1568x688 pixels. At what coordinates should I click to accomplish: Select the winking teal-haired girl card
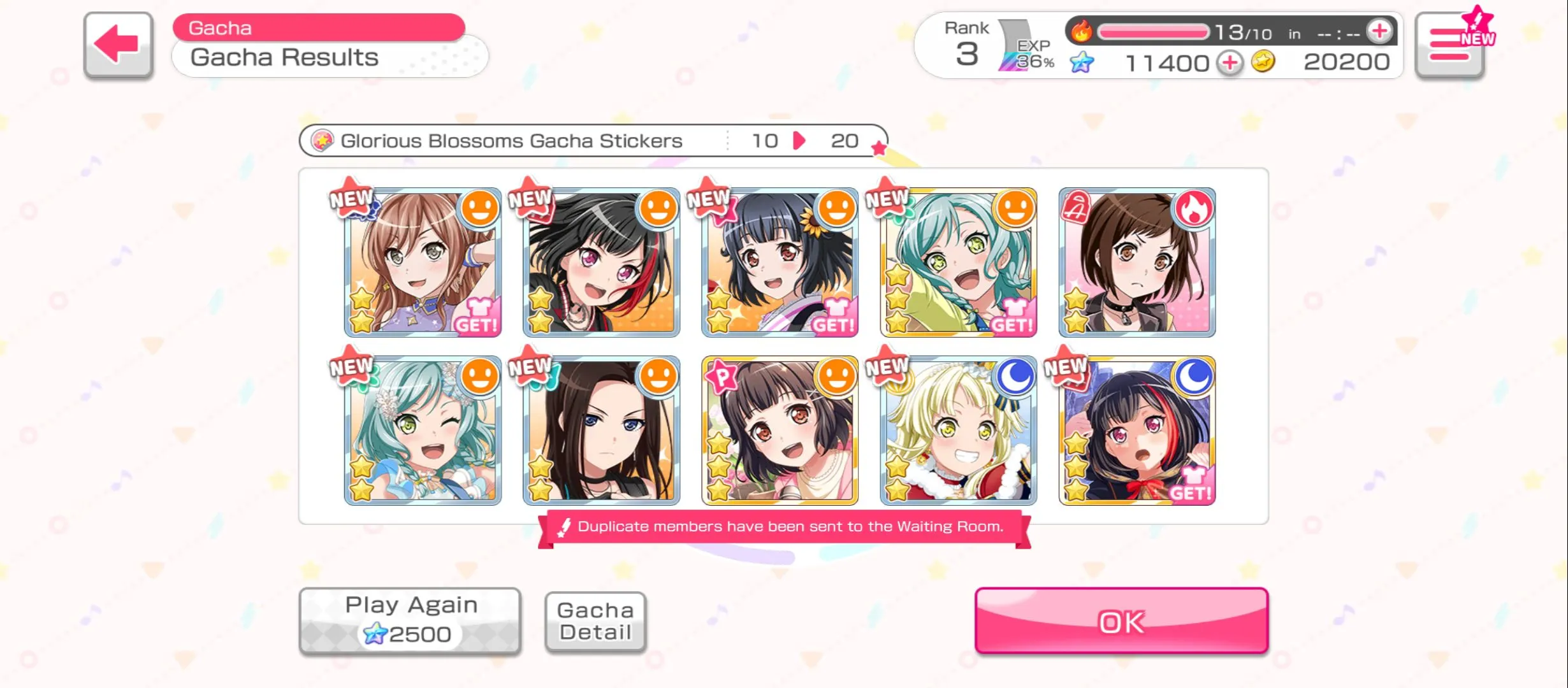pyautogui.click(x=423, y=431)
